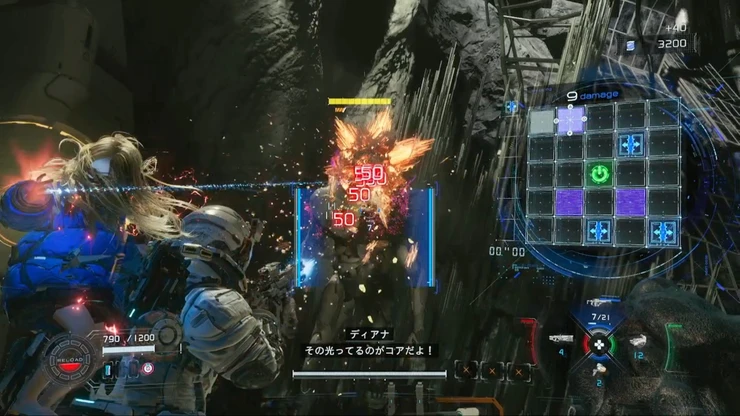Click the small red round icon under the health bar
Viewport: 740px width, 416px height.
pyautogui.click(x=148, y=368)
